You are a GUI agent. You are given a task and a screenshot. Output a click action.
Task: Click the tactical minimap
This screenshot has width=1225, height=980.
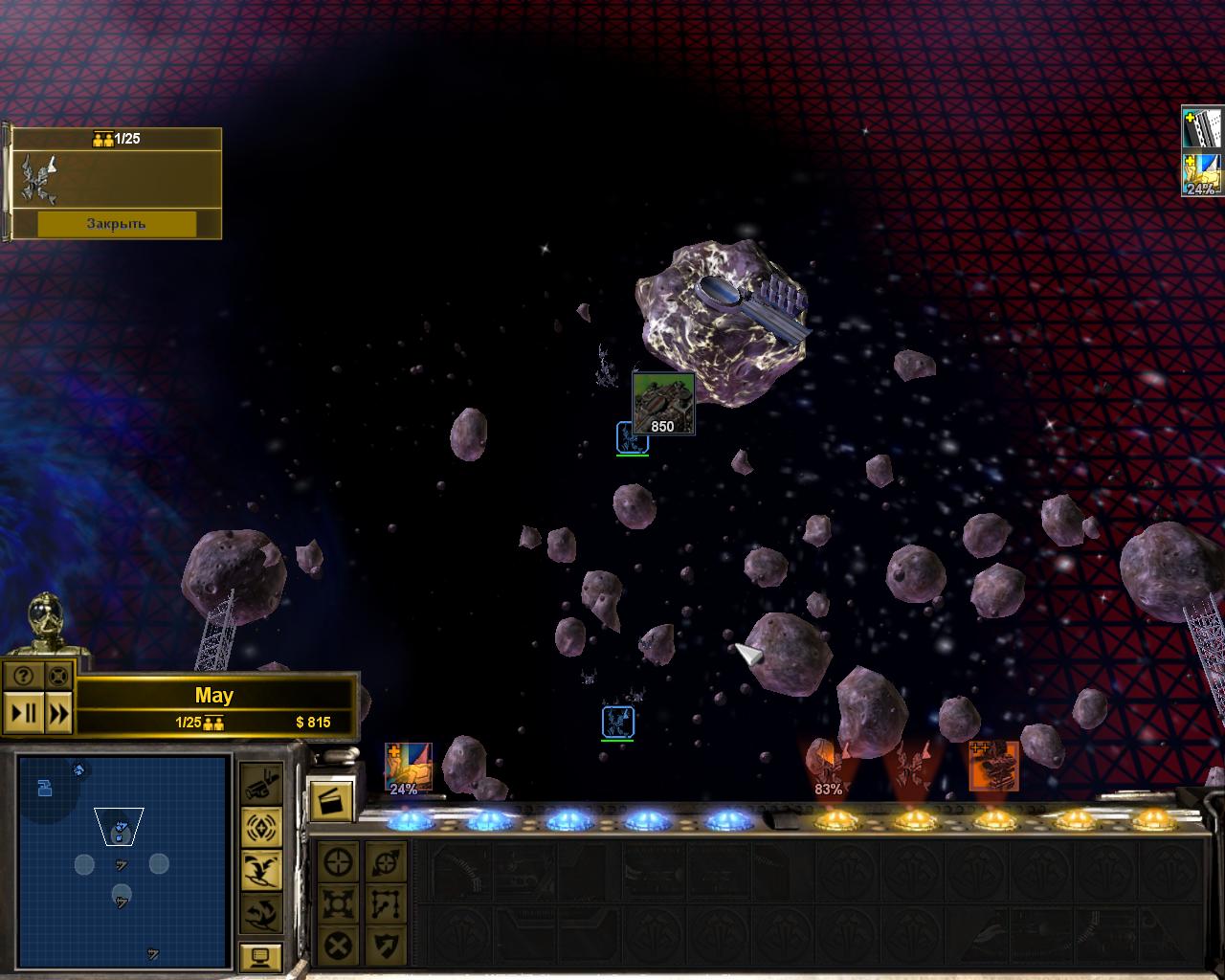122,858
